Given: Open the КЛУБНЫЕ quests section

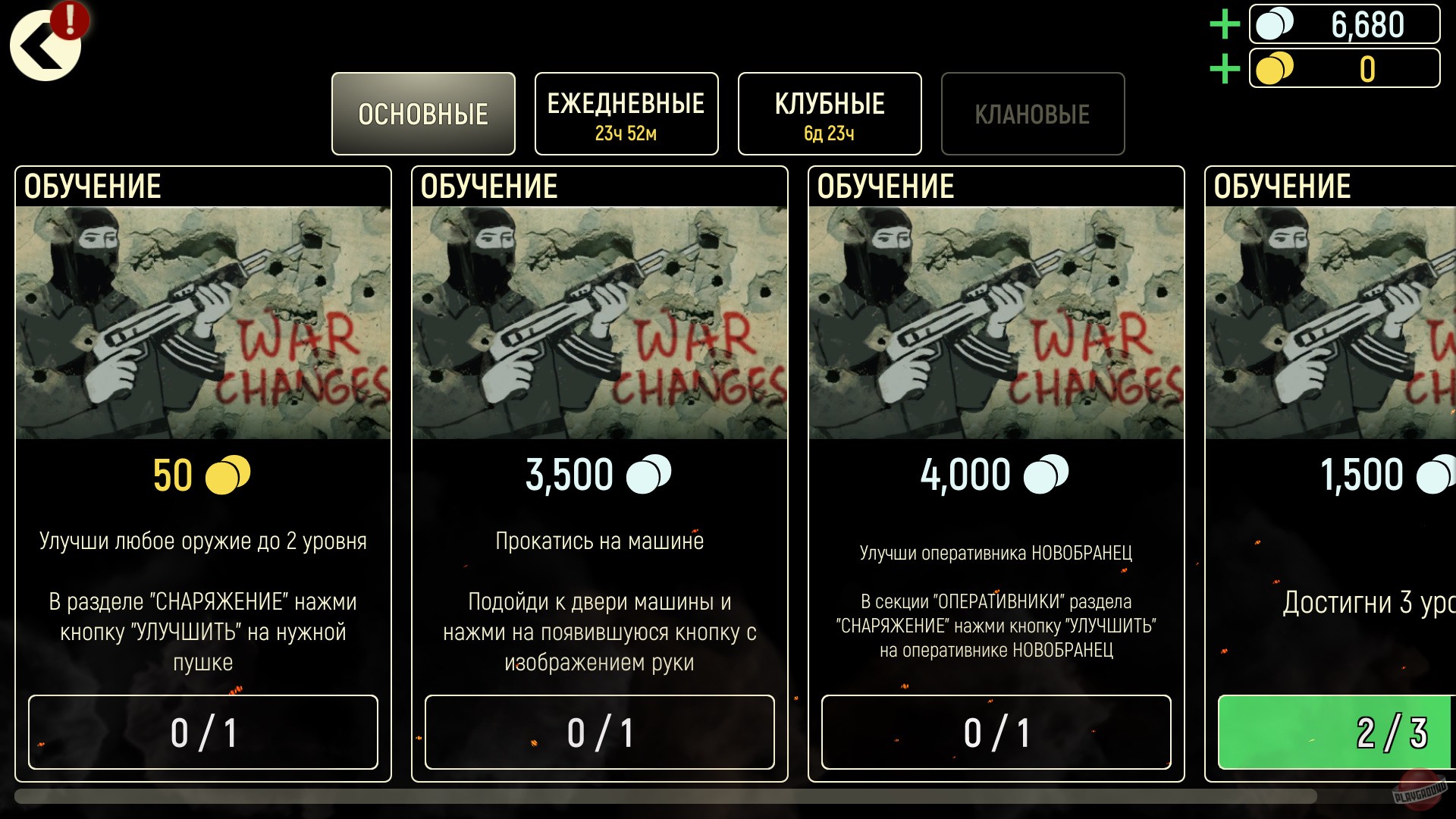Looking at the screenshot, I should click(x=830, y=112).
